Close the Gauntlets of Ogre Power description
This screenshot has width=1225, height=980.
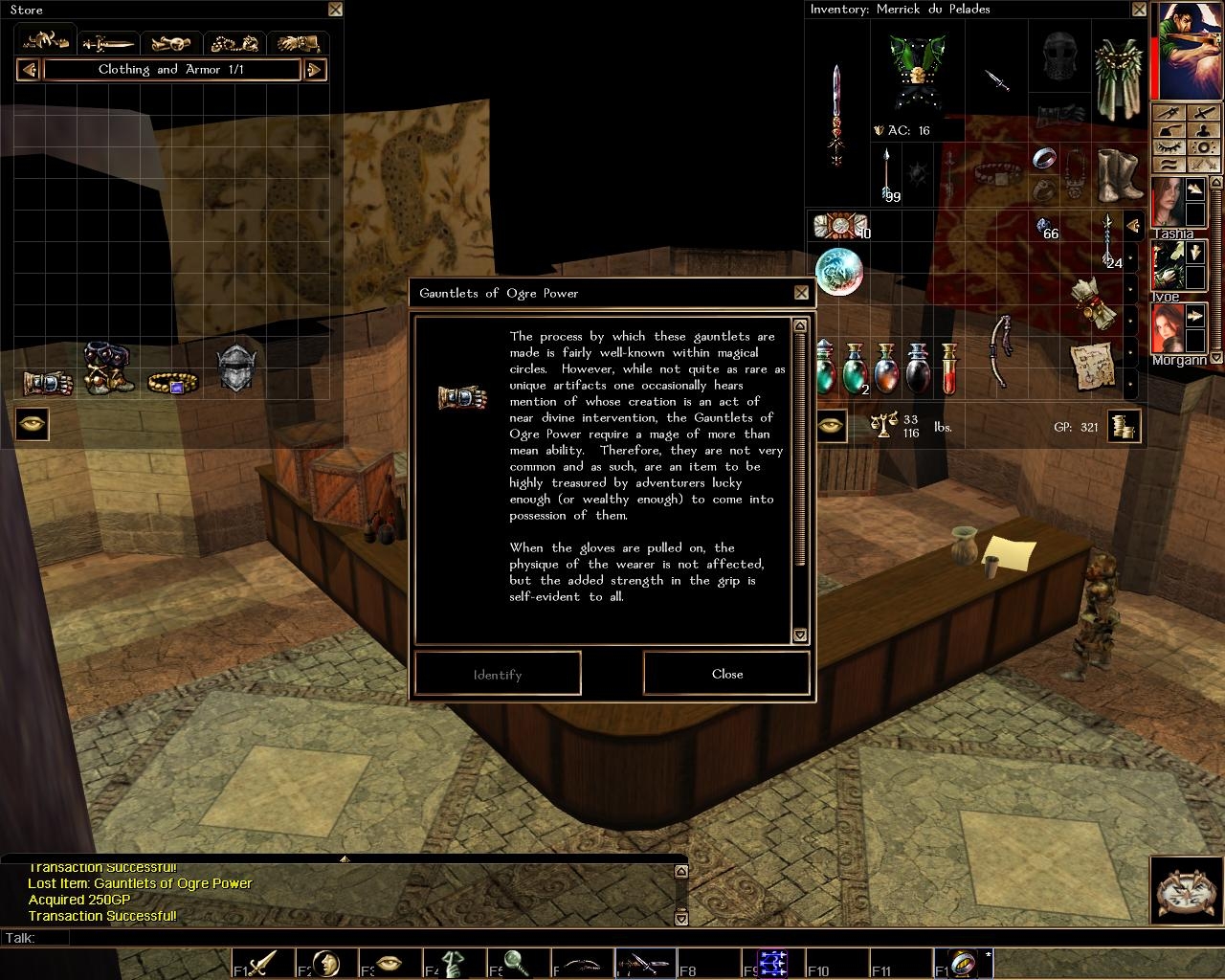[726, 674]
